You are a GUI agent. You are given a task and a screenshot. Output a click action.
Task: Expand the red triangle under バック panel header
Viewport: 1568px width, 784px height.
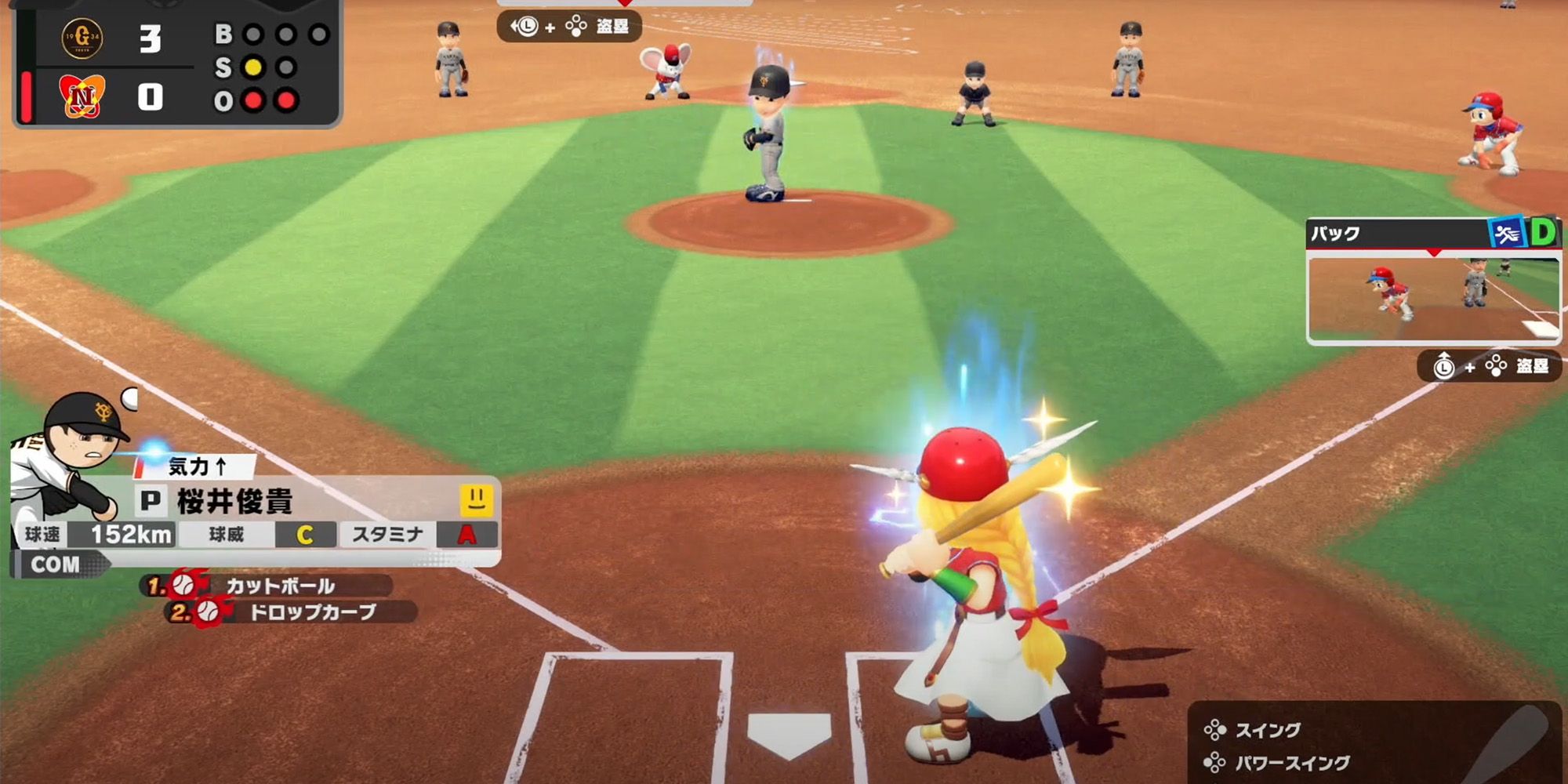tap(1434, 252)
